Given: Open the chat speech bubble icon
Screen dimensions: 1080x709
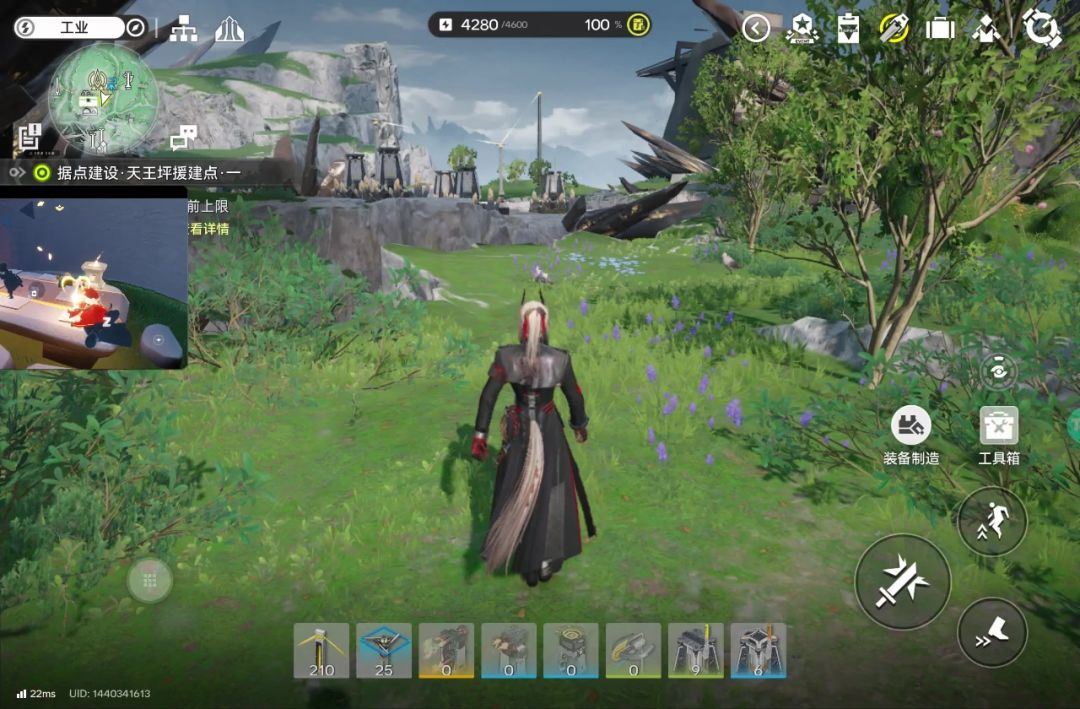Looking at the screenshot, I should [183, 137].
